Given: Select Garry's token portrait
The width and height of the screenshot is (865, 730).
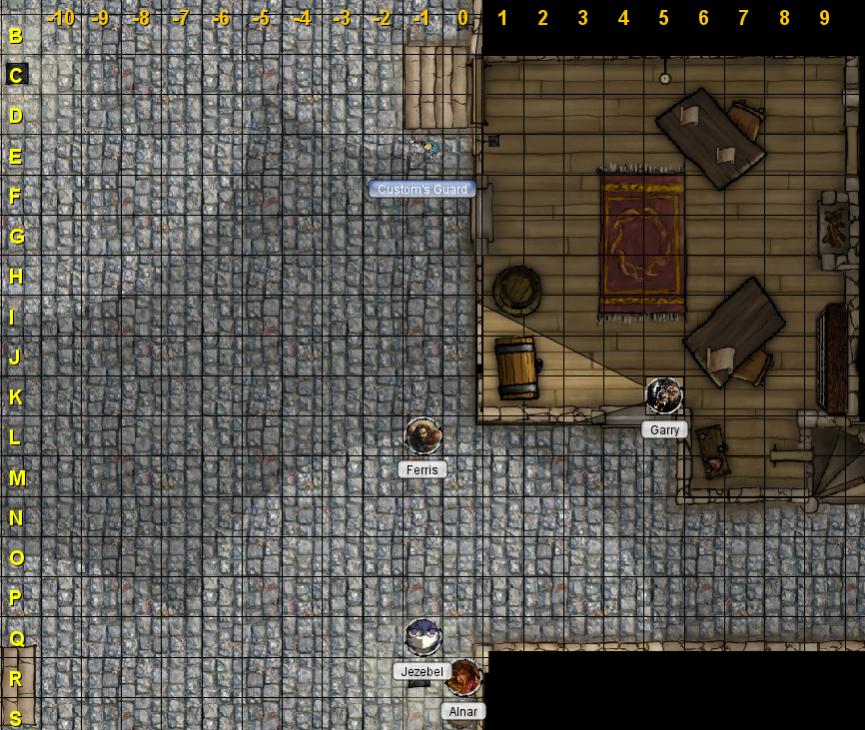Looking at the screenshot, I should [x=664, y=396].
